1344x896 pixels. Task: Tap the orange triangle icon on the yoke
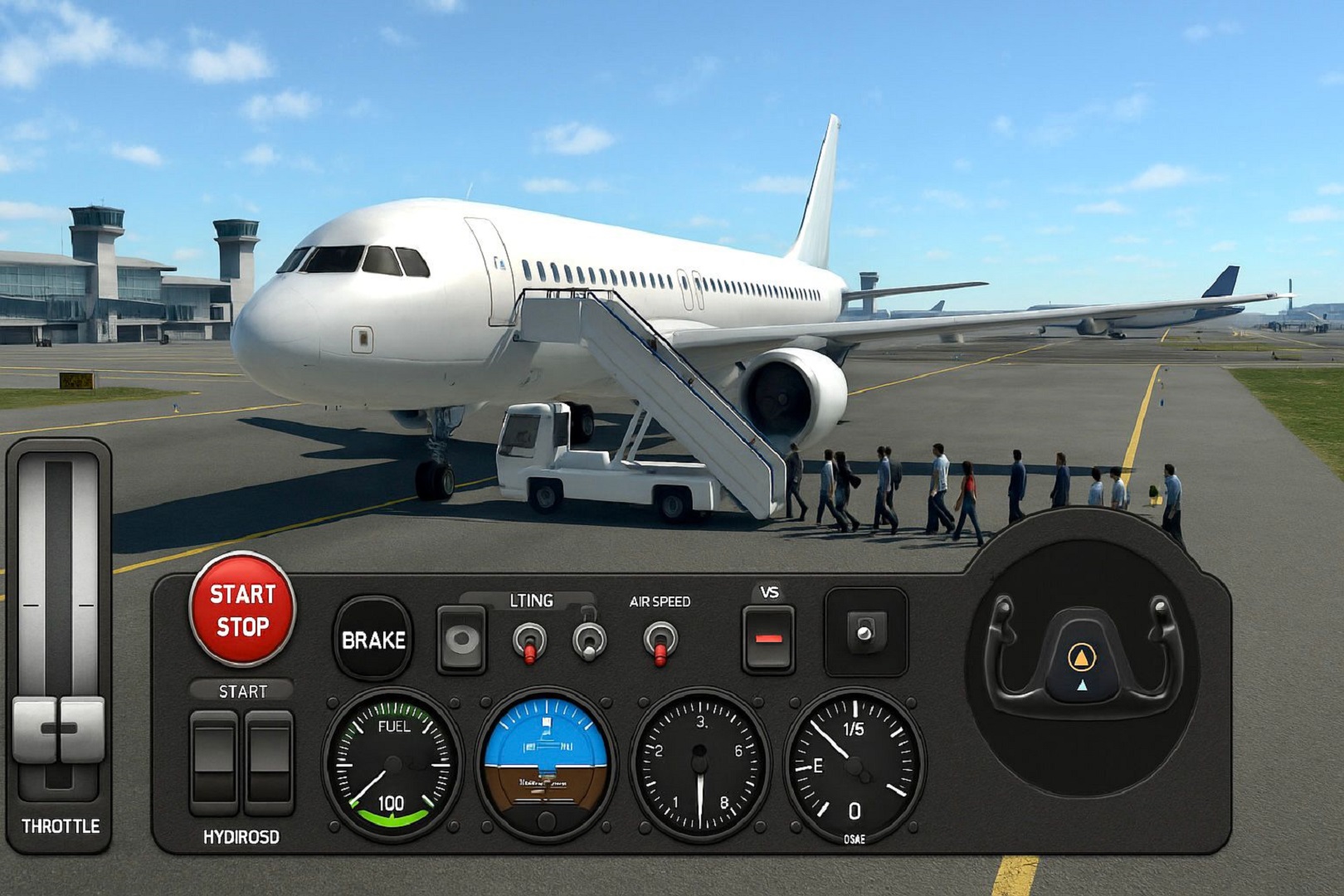pyautogui.click(x=1080, y=655)
